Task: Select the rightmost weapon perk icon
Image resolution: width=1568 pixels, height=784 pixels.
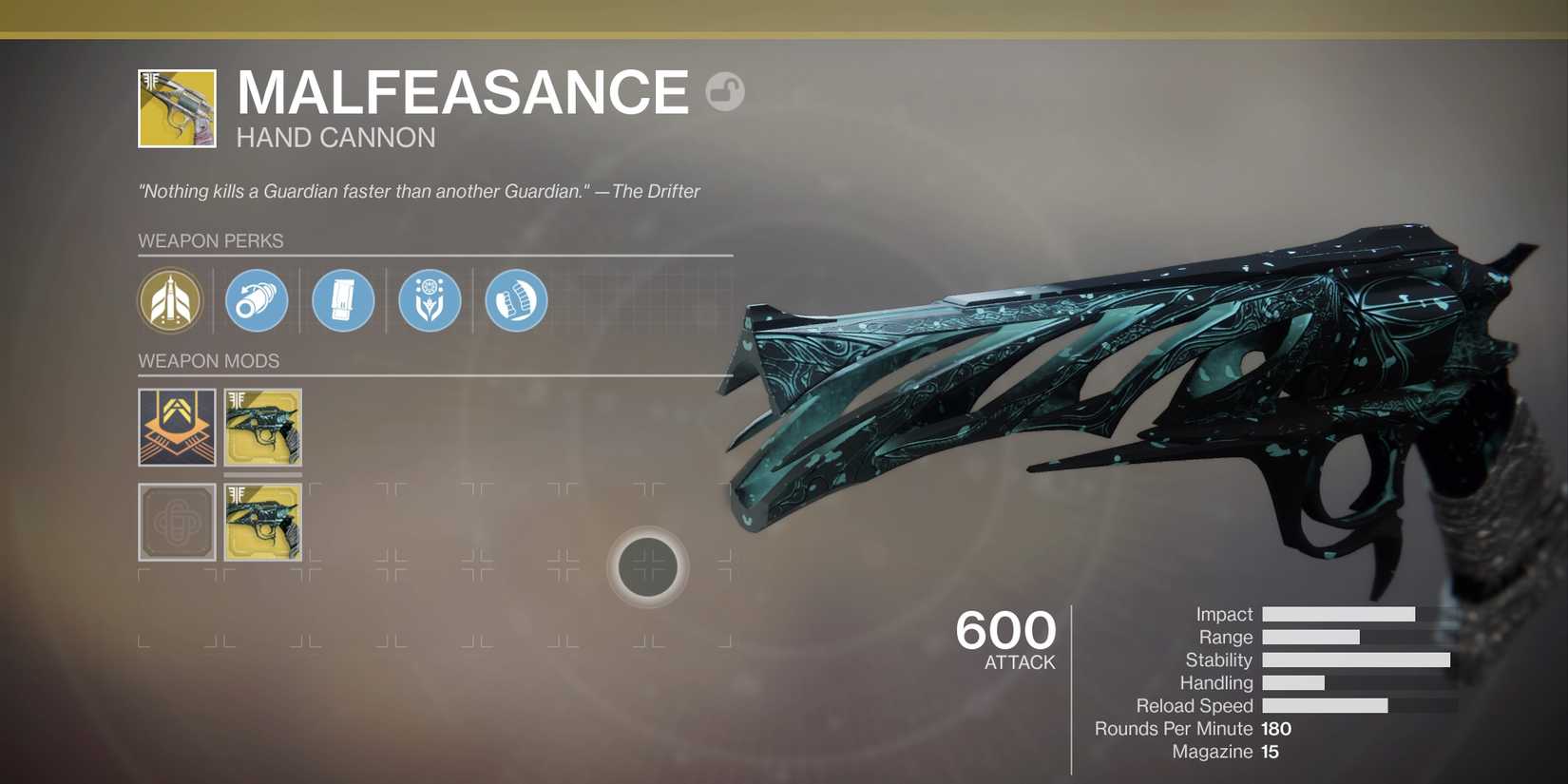Action: pos(515,299)
